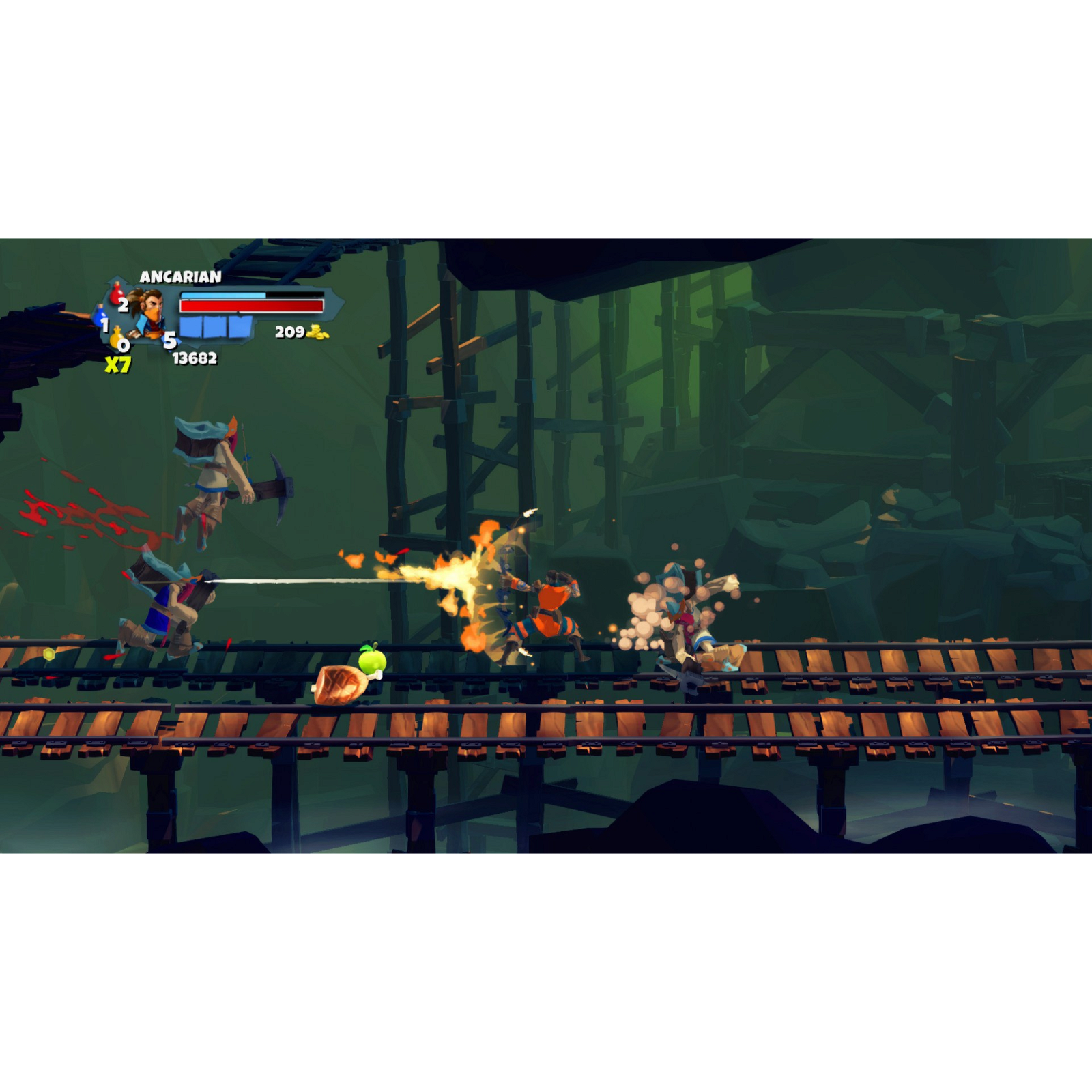Expand the gold pouch counter showing 0
The height and width of the screenshot is (1092, 1092).
tap(123, 345)
